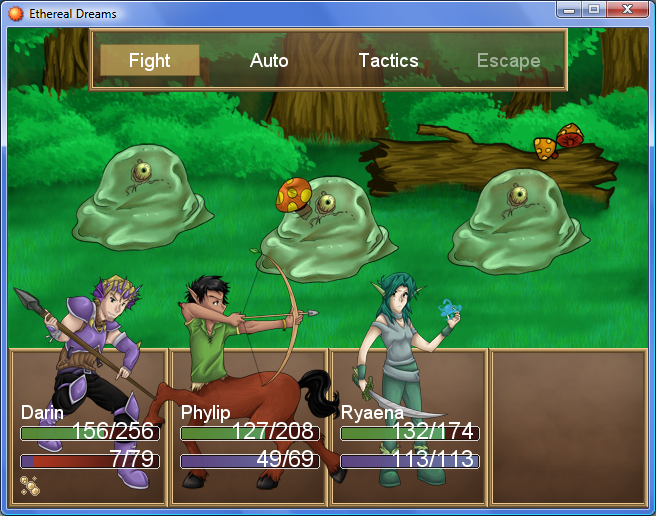Select Ryaena's party status panel
The height and width of the screenshot is (516, 656).
pos(409,428)
